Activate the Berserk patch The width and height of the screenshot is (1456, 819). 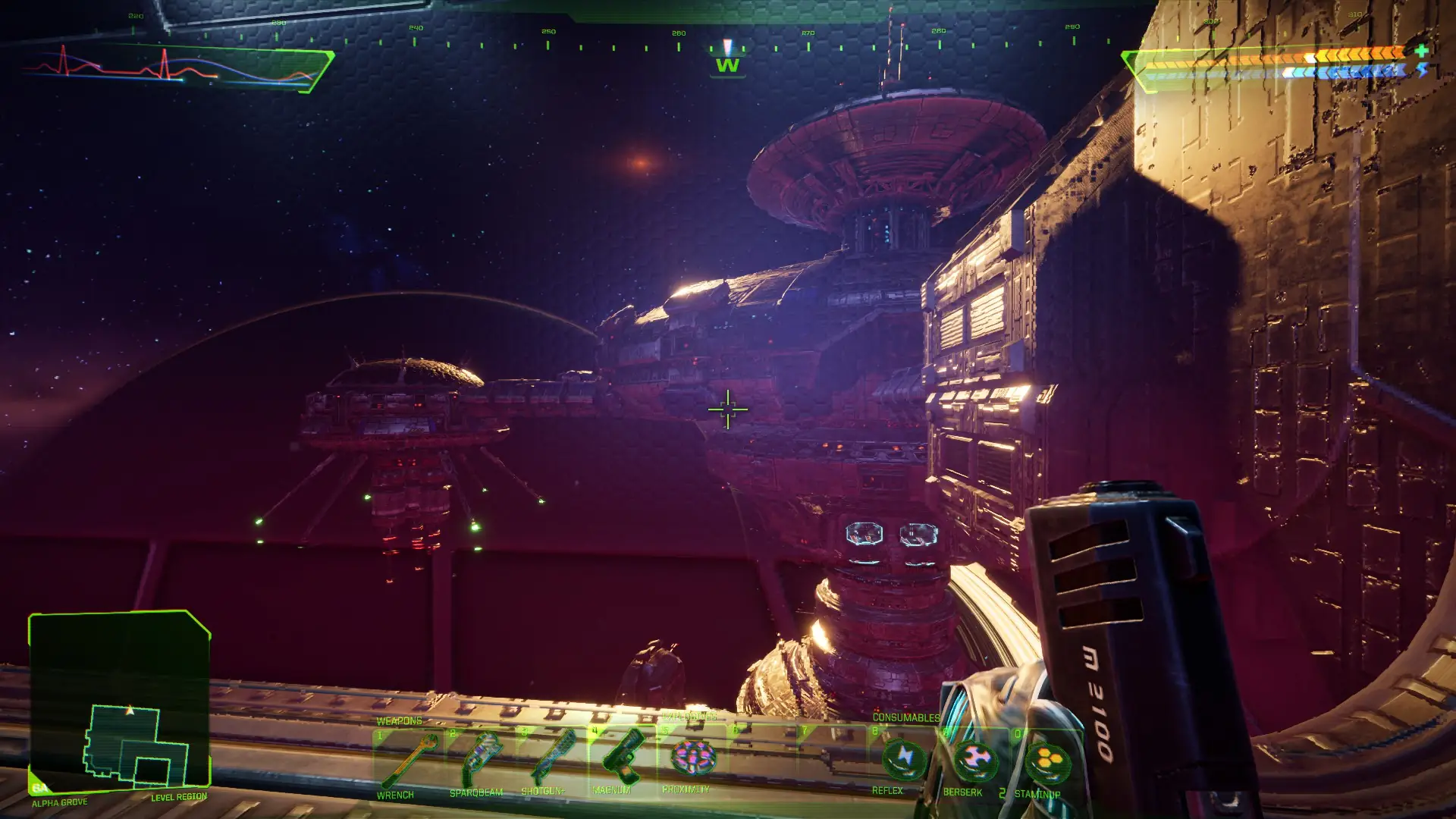click(x=974, y=761)
